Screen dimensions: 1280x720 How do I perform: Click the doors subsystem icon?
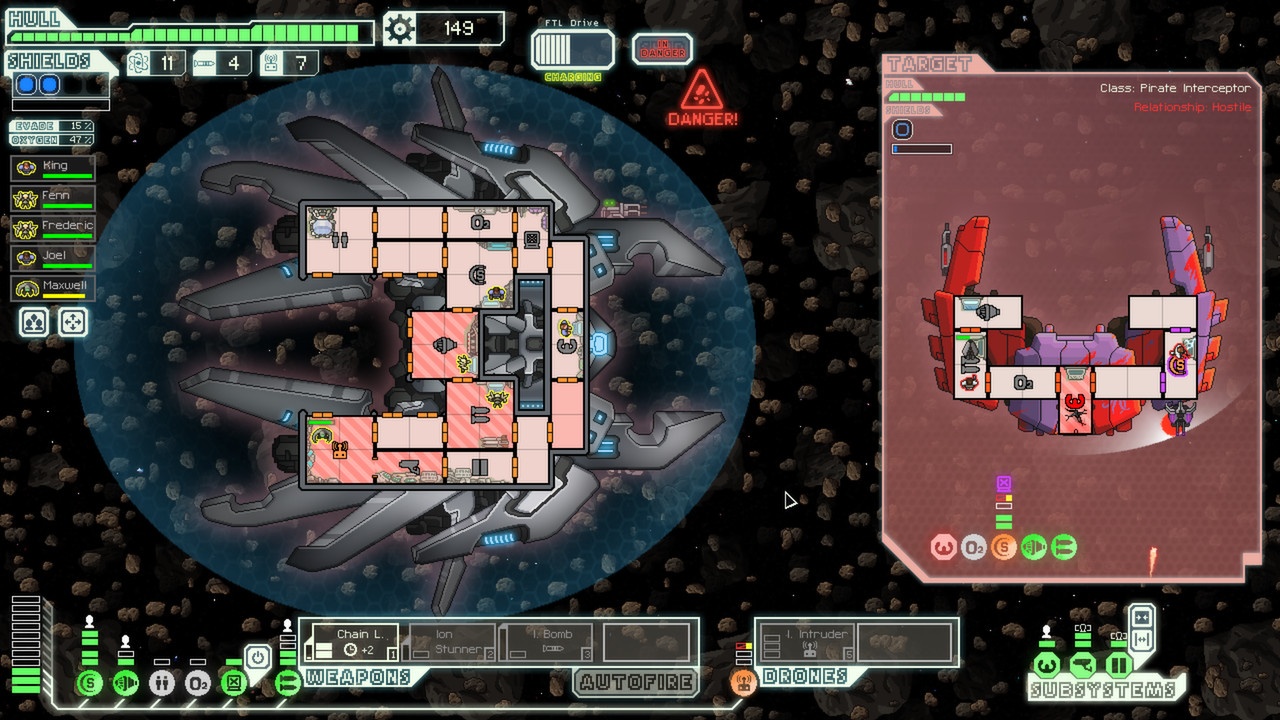point(1119,665)
